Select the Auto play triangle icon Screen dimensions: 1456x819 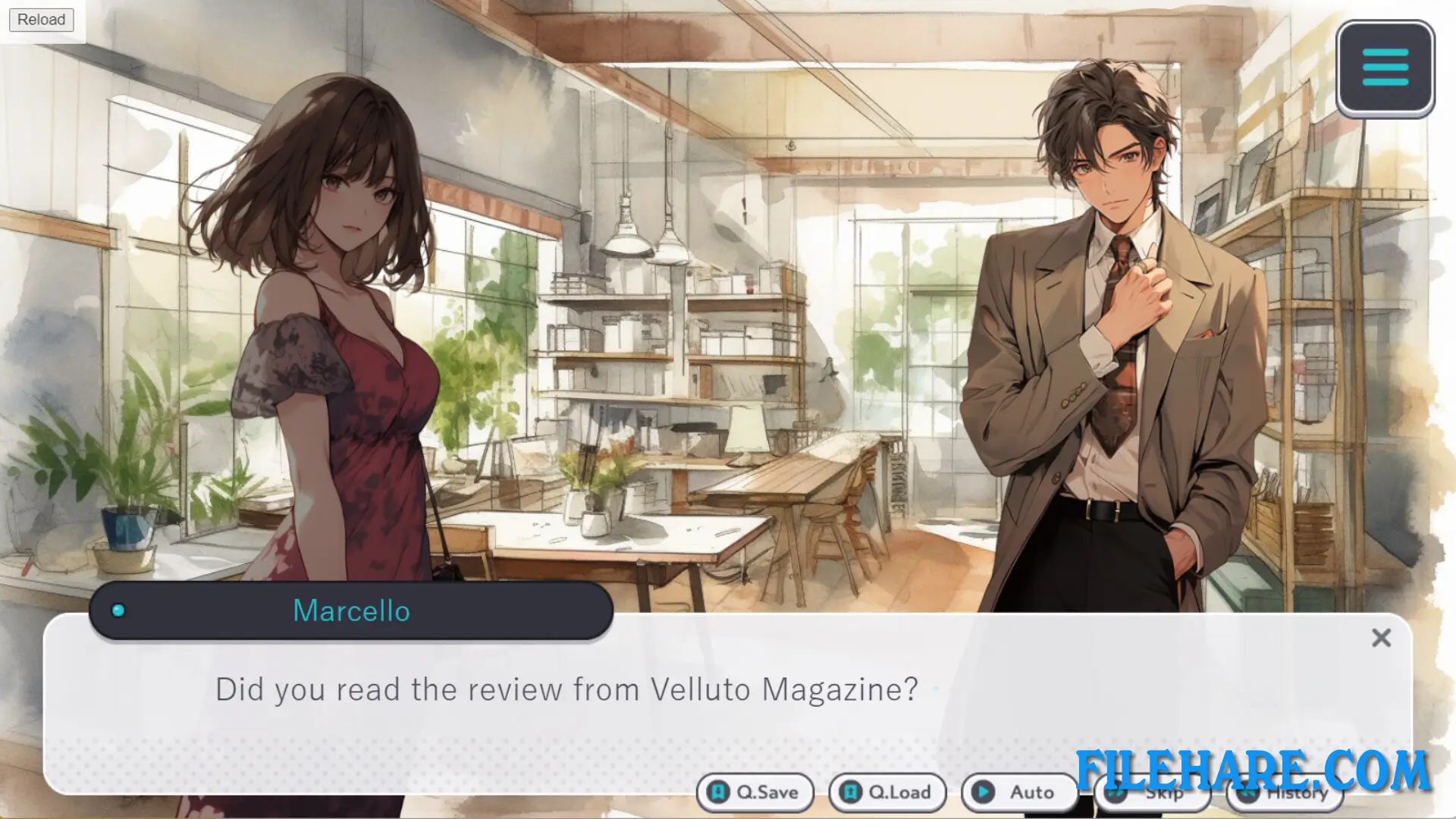click(x=984, y=792)
